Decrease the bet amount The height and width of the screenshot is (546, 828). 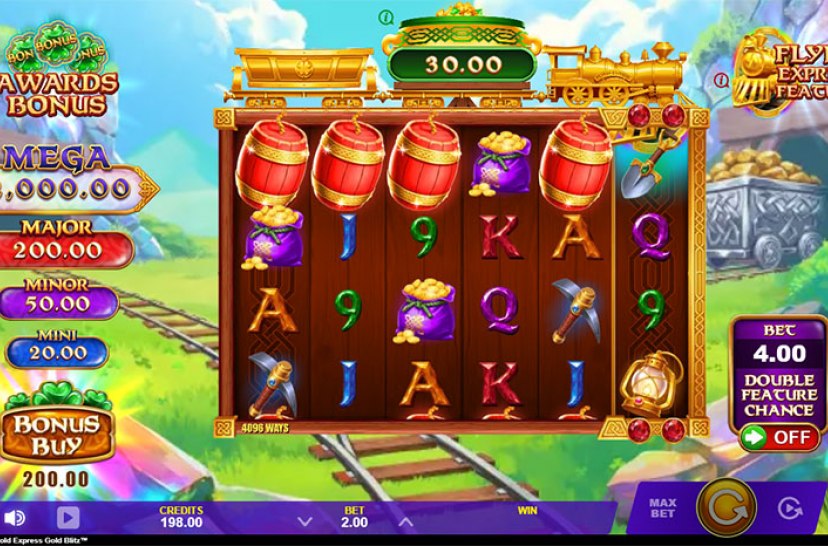point(305,521)
